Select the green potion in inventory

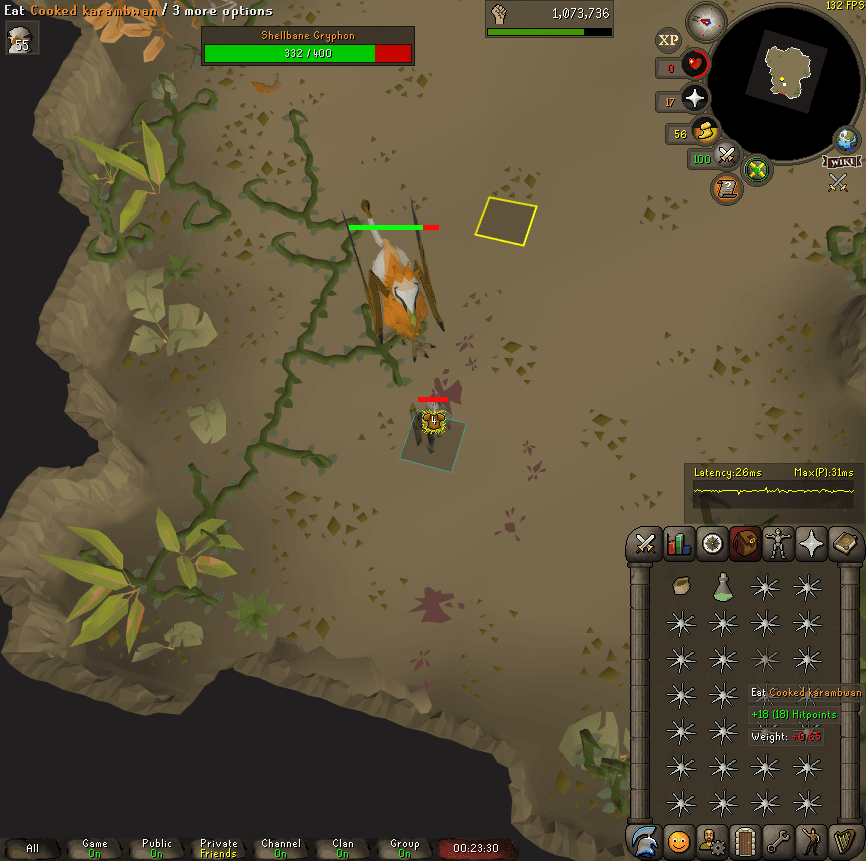pos(723,587)
